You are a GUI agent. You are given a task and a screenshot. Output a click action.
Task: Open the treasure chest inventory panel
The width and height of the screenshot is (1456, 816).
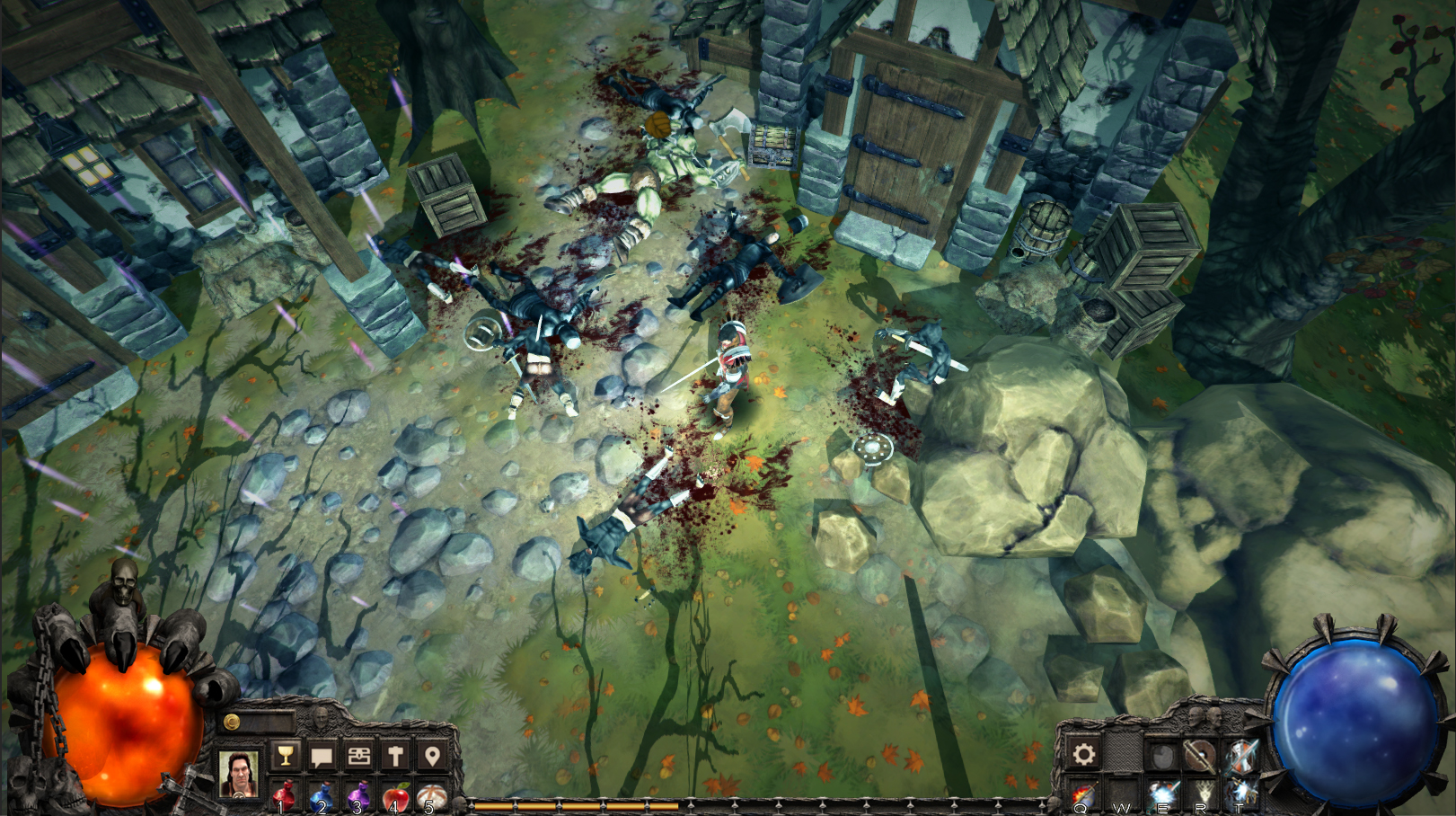pyautogui.click(x=358, y=757)
